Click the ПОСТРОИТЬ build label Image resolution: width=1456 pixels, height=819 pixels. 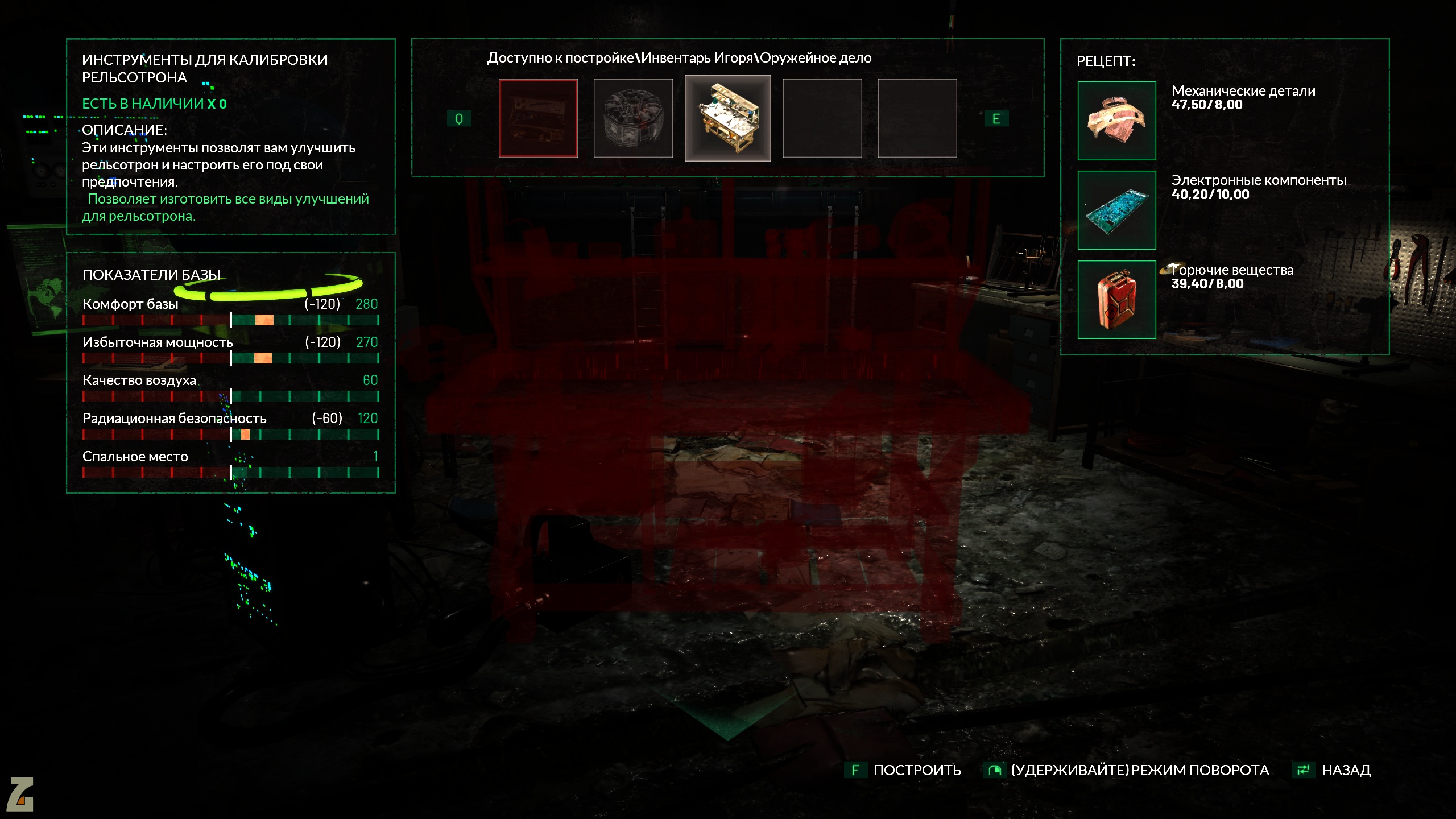[917, 770]
